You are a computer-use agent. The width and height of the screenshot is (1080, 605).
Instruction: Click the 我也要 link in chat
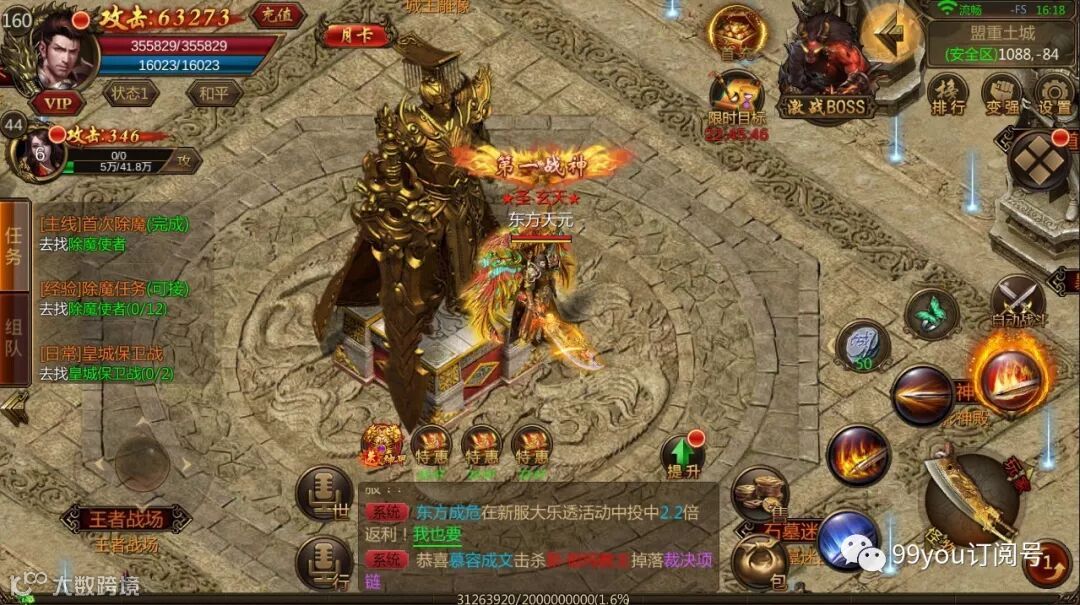437,534
